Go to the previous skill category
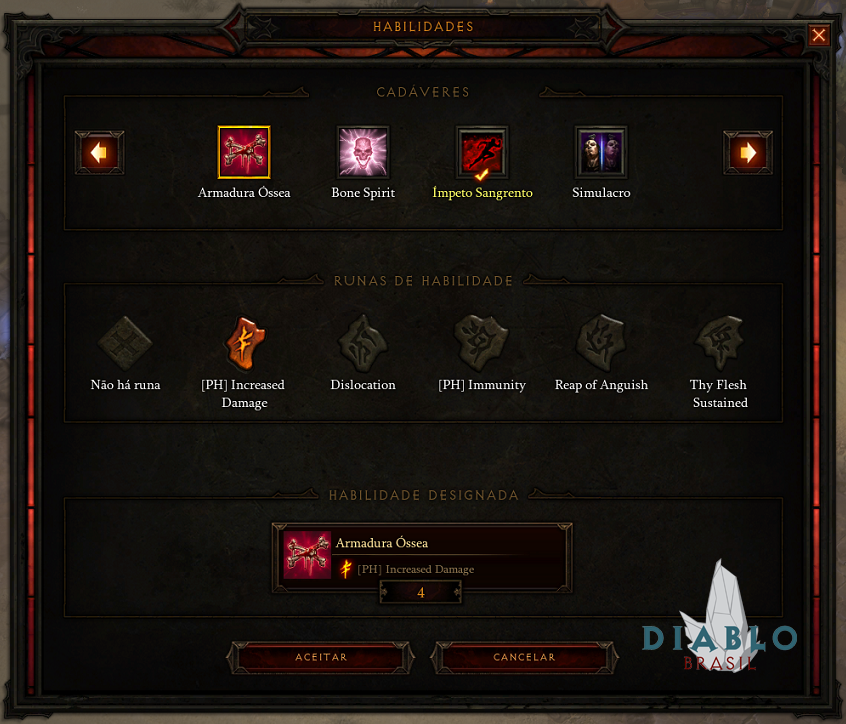Viewport: 846px width, 724px height. pyautogui.click(x=99, y=153)
